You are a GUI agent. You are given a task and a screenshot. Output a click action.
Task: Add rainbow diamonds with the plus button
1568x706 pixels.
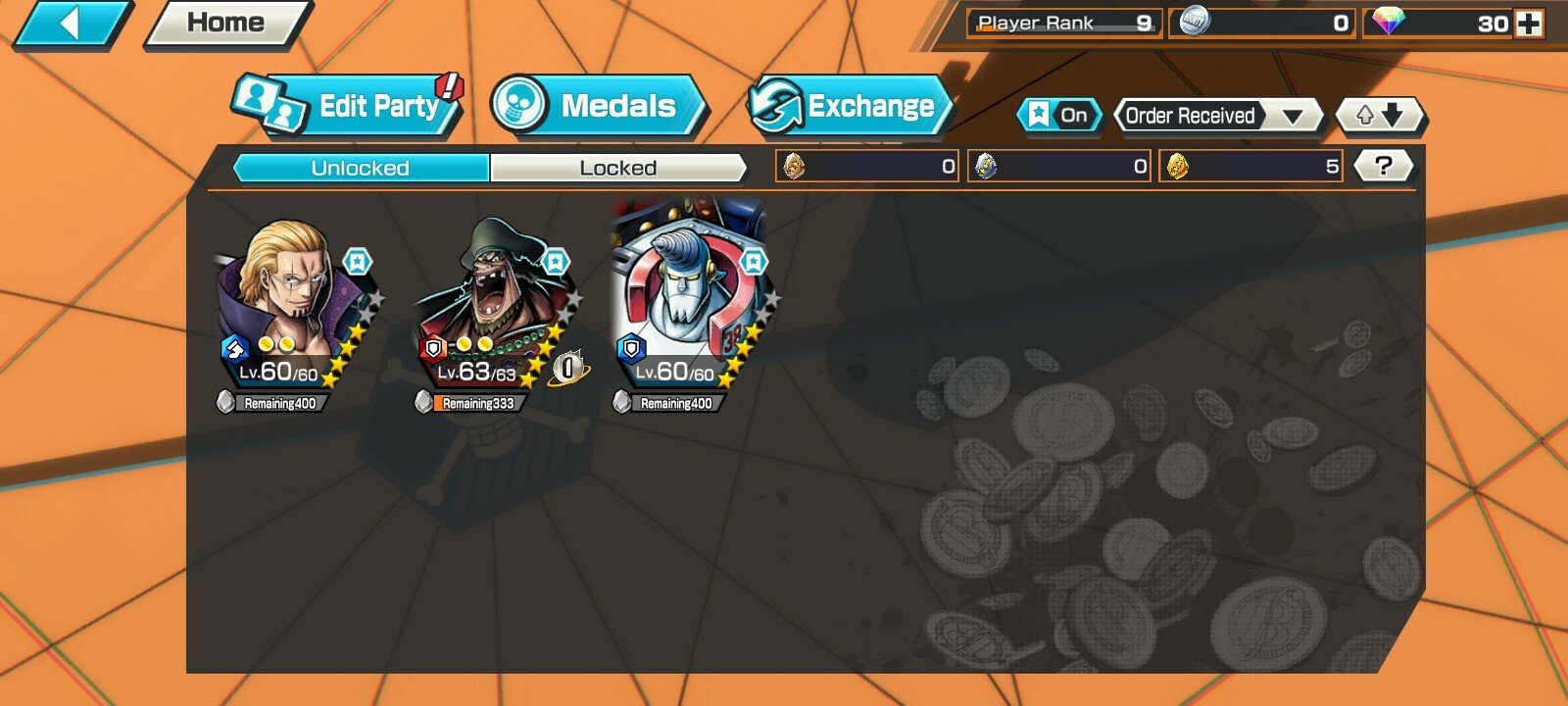coord(1528,24)
